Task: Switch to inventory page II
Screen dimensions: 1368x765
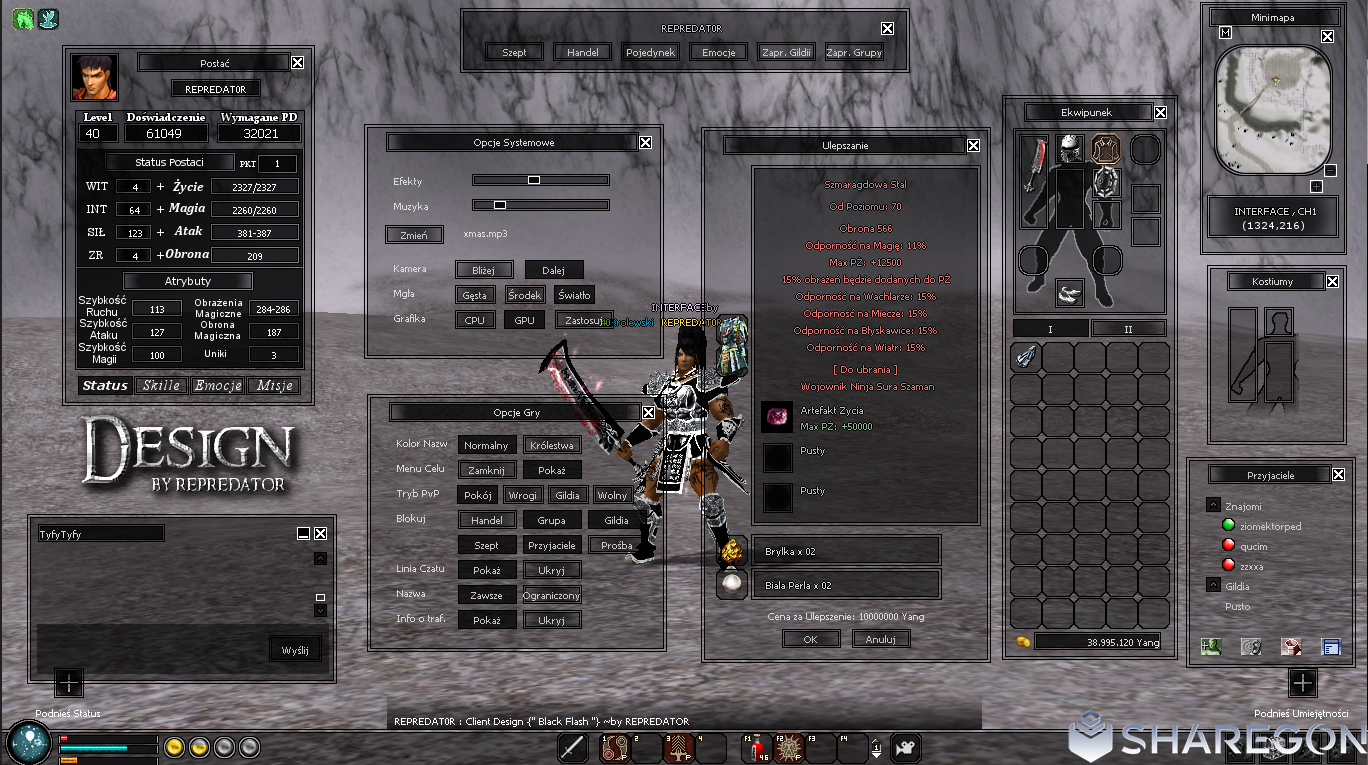Action: (1128, 329)
